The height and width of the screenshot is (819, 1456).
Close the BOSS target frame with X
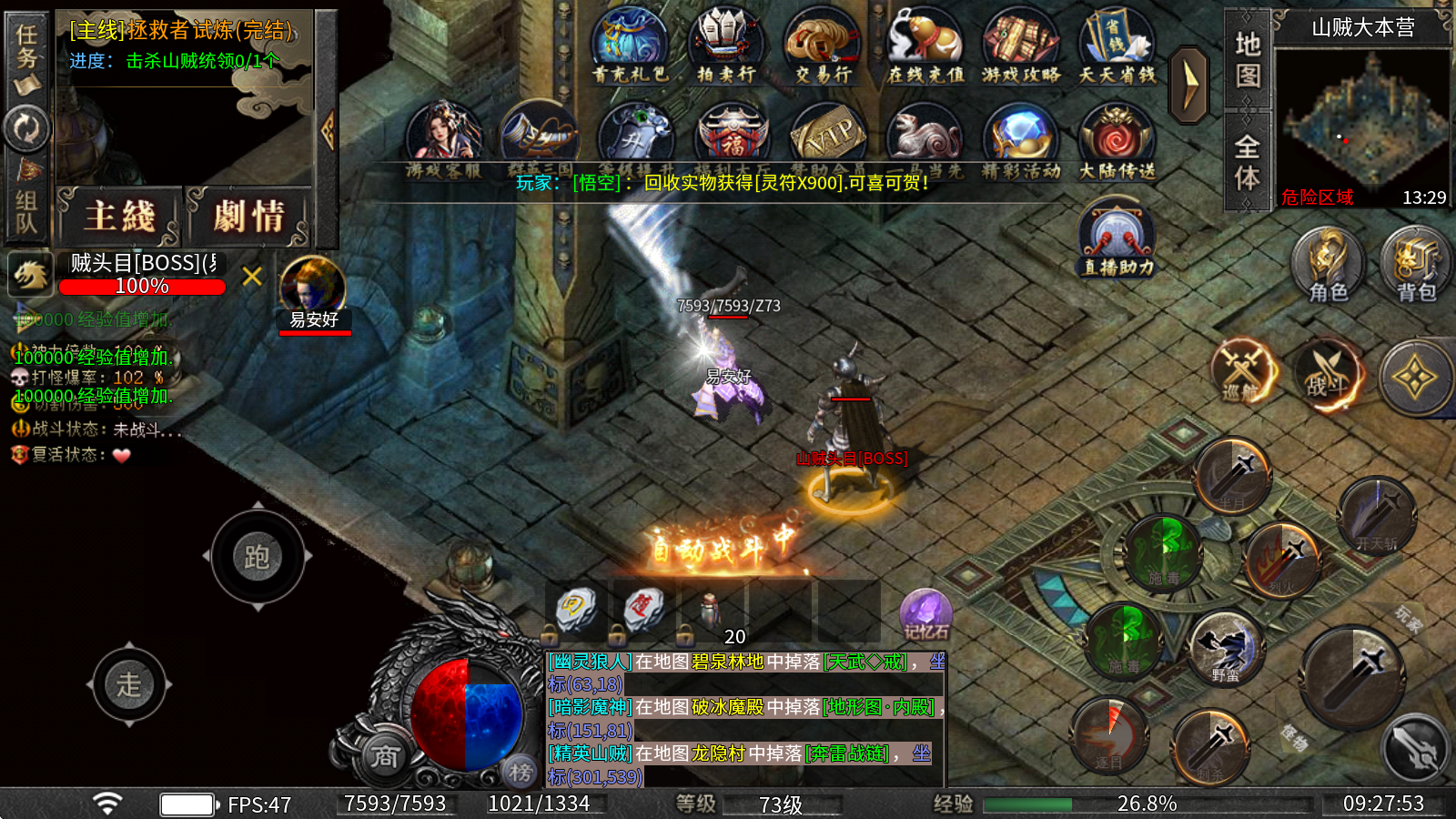click(x=252, y=277)
